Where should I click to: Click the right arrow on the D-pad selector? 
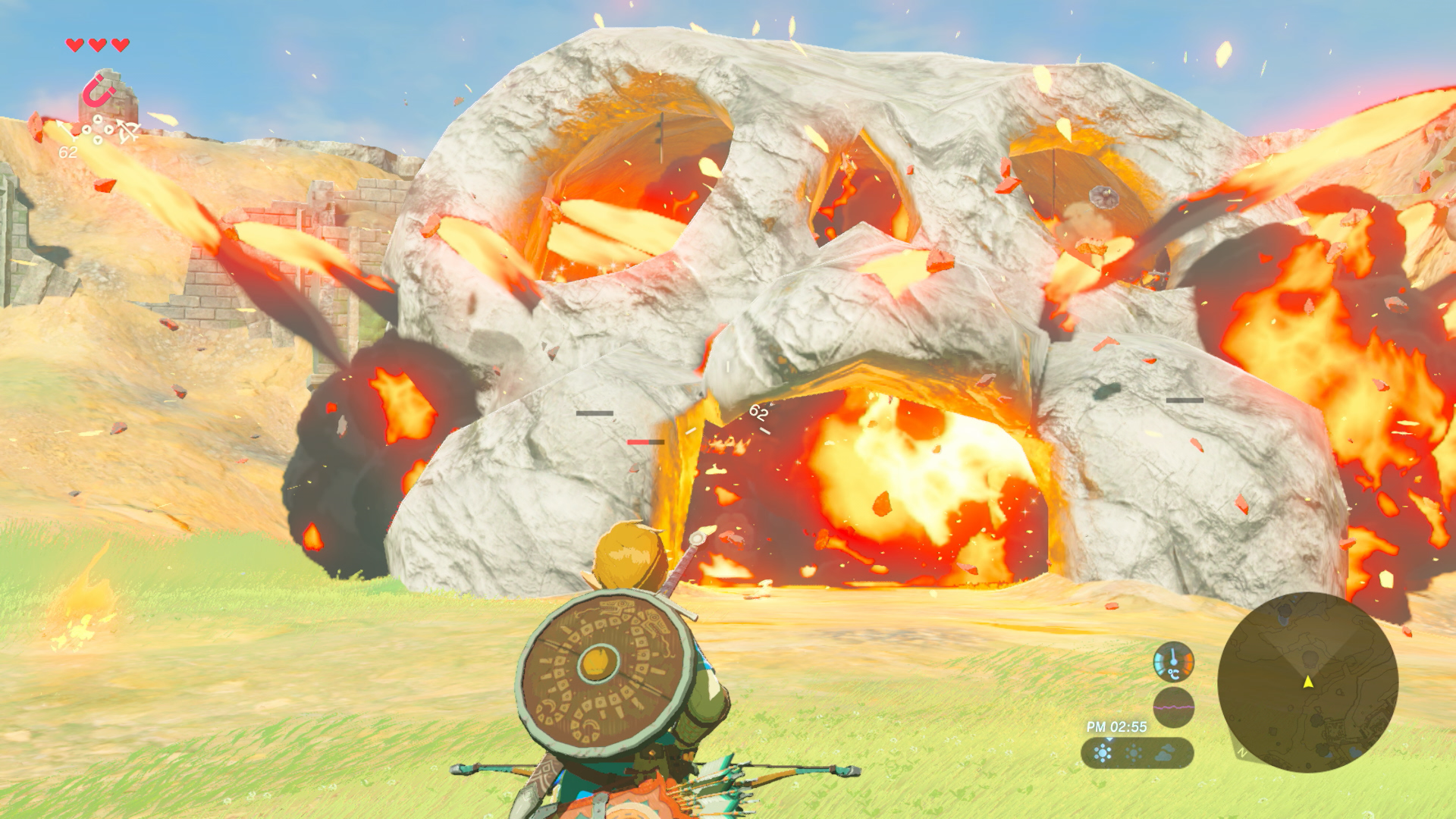pos(108,130)
